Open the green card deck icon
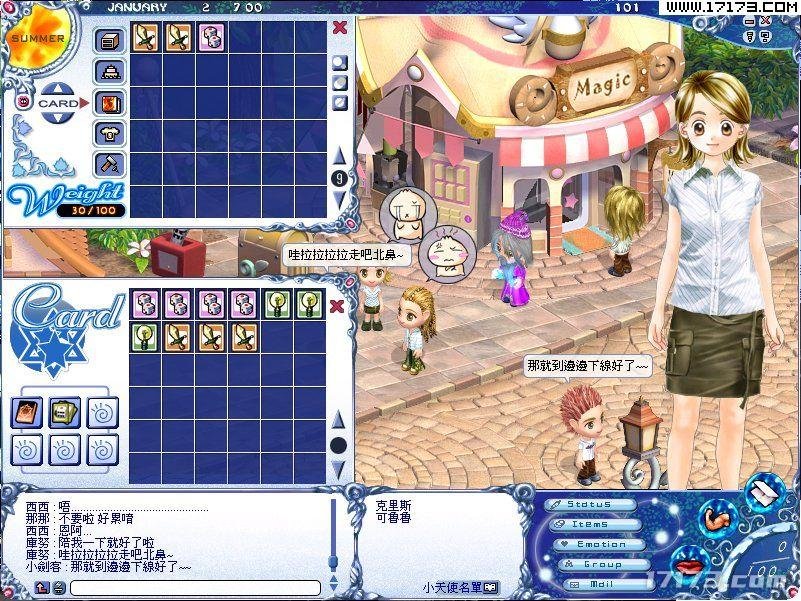This screenshot has height=601, width=801. [x=65, y=412]
